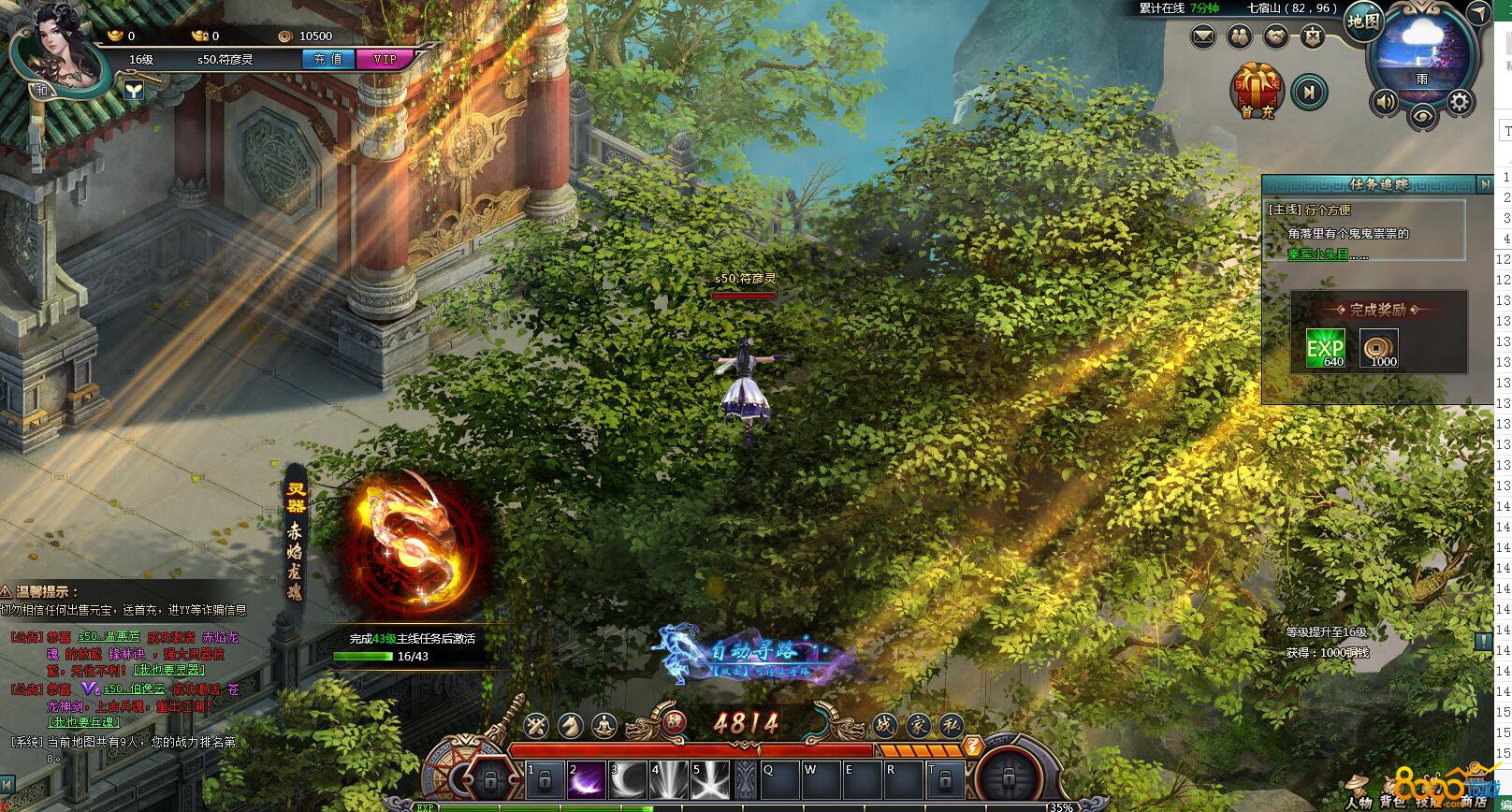Activate the starburst skill in slot 5
The image size is (1512, 812).
(x=710, y=779)
